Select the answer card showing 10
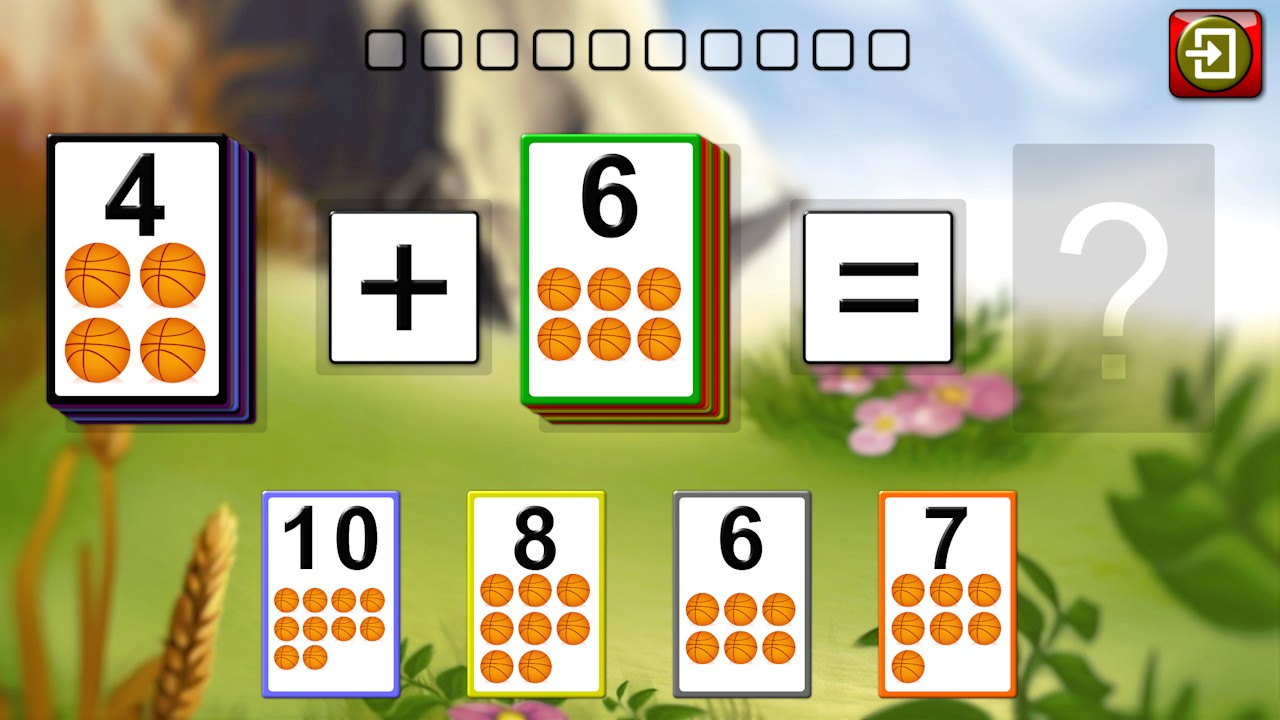 click(330, 590)
